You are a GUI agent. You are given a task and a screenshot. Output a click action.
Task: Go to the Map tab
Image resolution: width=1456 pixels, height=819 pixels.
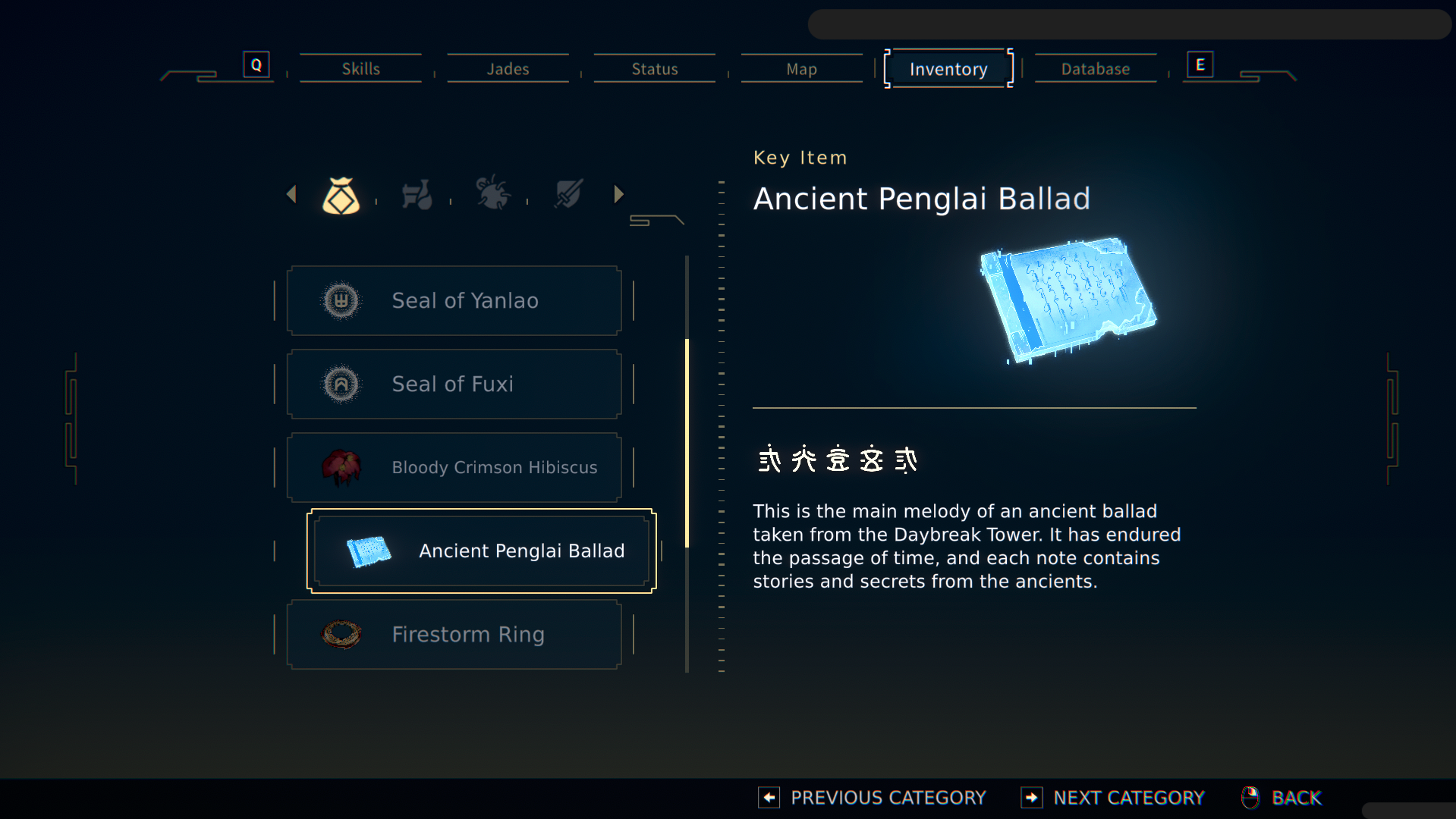pos(801,69)
